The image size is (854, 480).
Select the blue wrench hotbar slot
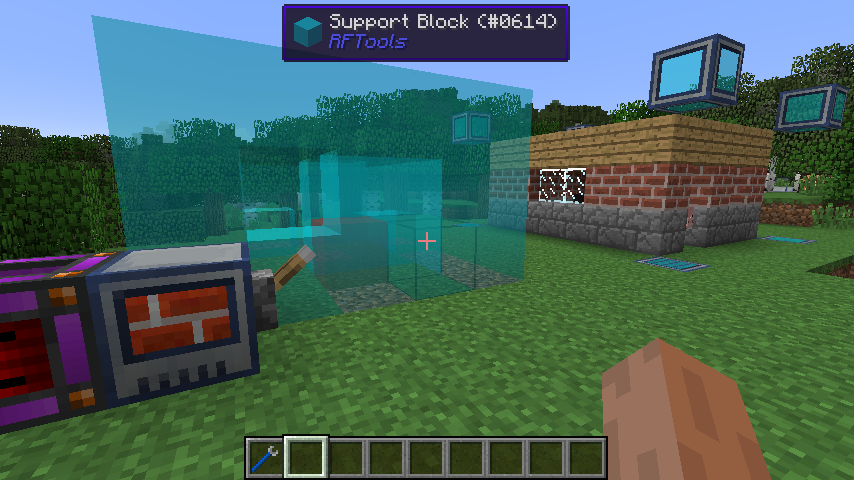266,458
